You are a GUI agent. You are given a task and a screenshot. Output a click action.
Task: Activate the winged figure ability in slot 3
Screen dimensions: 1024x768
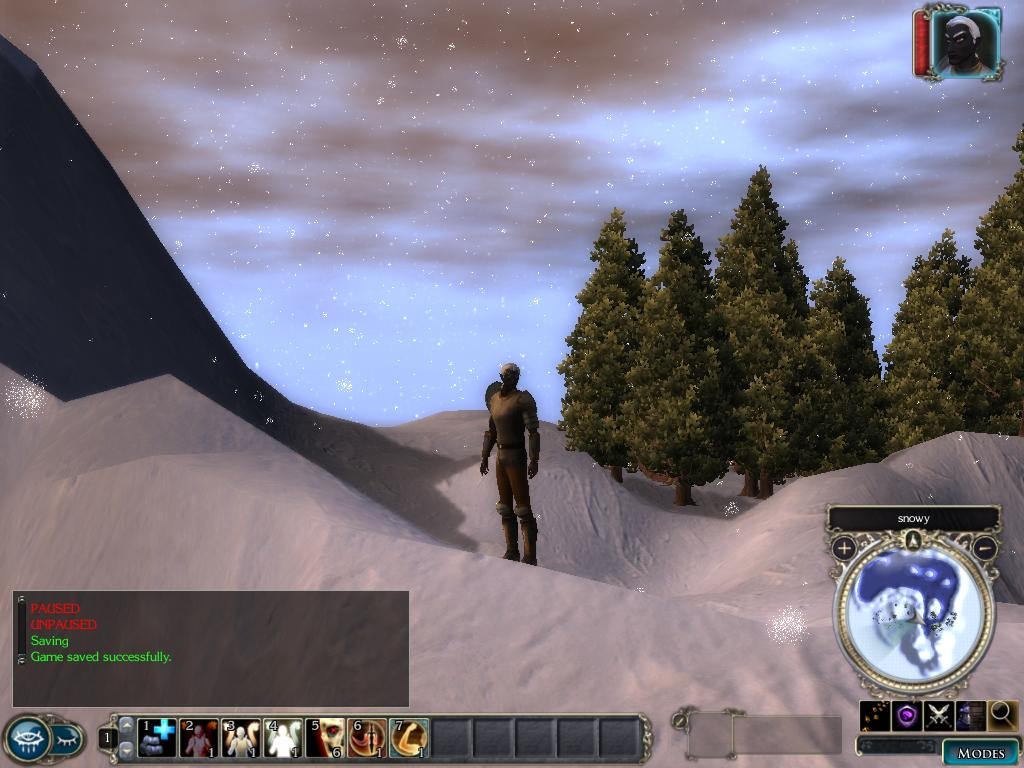pyautogui.click(x=241, y=738)
